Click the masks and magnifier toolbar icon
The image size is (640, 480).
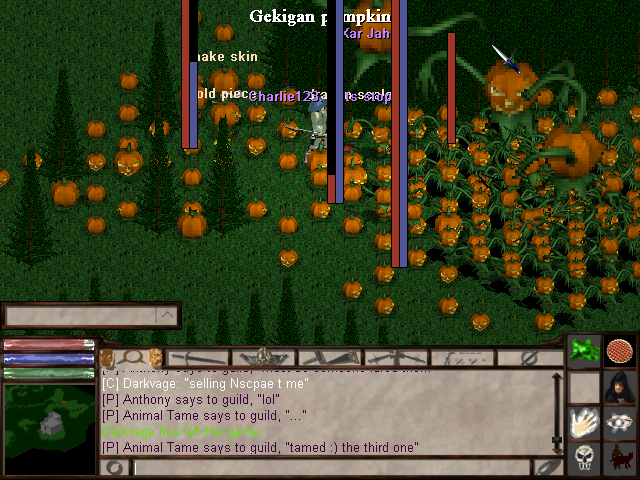[x=131, y=357]
